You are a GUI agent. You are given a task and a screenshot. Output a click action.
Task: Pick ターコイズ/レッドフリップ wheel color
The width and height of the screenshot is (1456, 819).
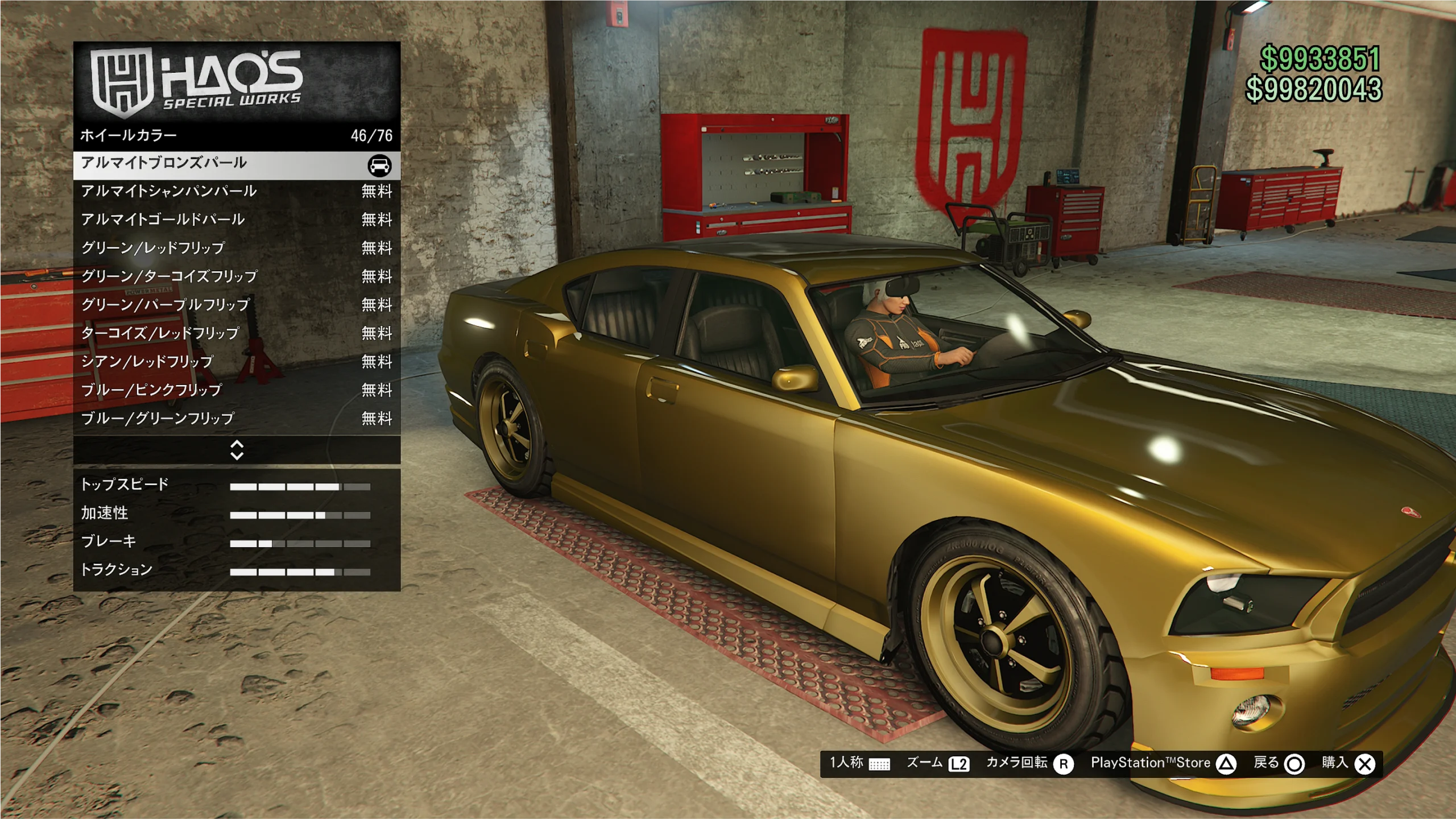(x=237, y=334)
